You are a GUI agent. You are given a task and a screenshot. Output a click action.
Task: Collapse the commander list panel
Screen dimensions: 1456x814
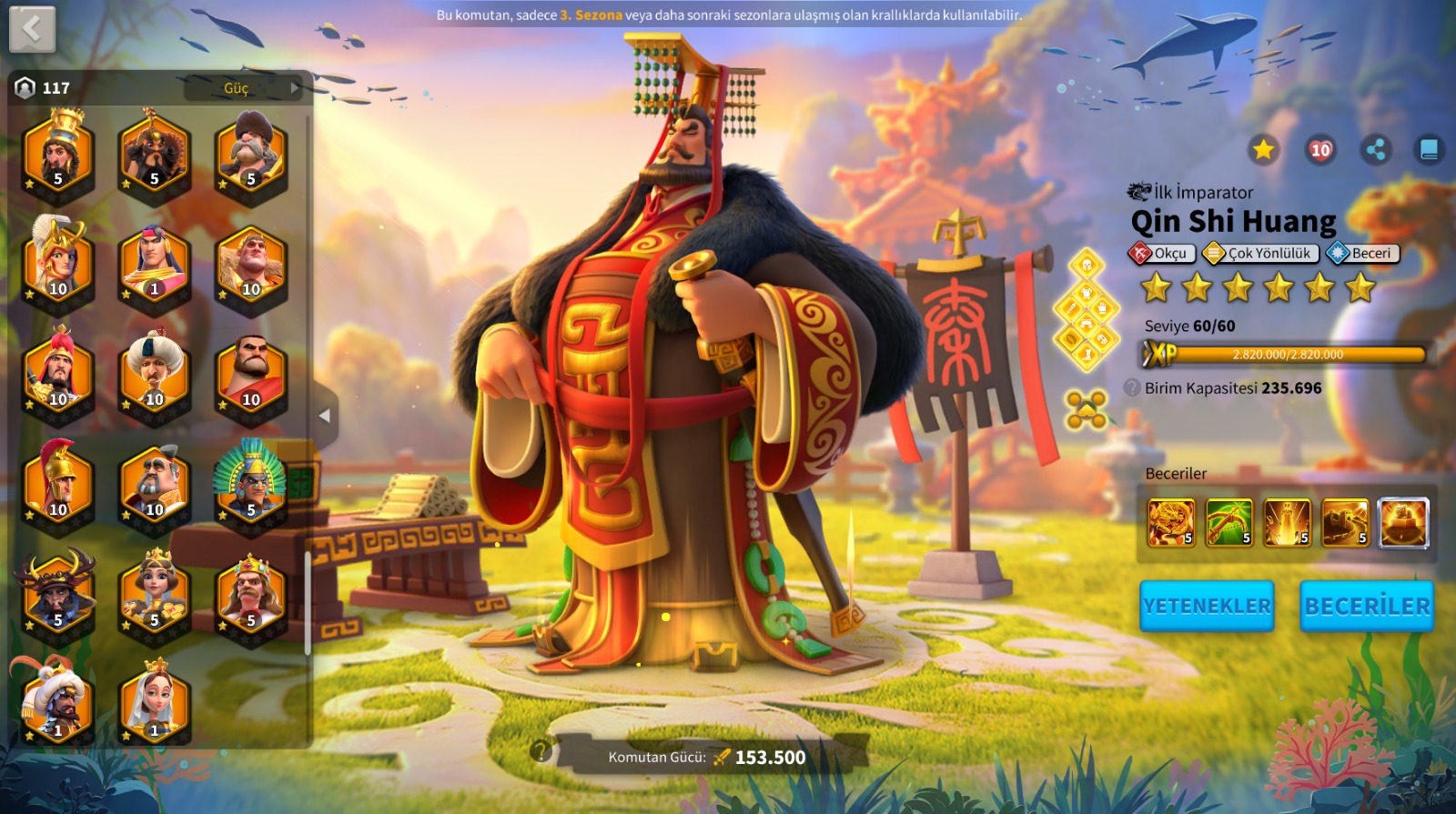(x=325, y=416)
